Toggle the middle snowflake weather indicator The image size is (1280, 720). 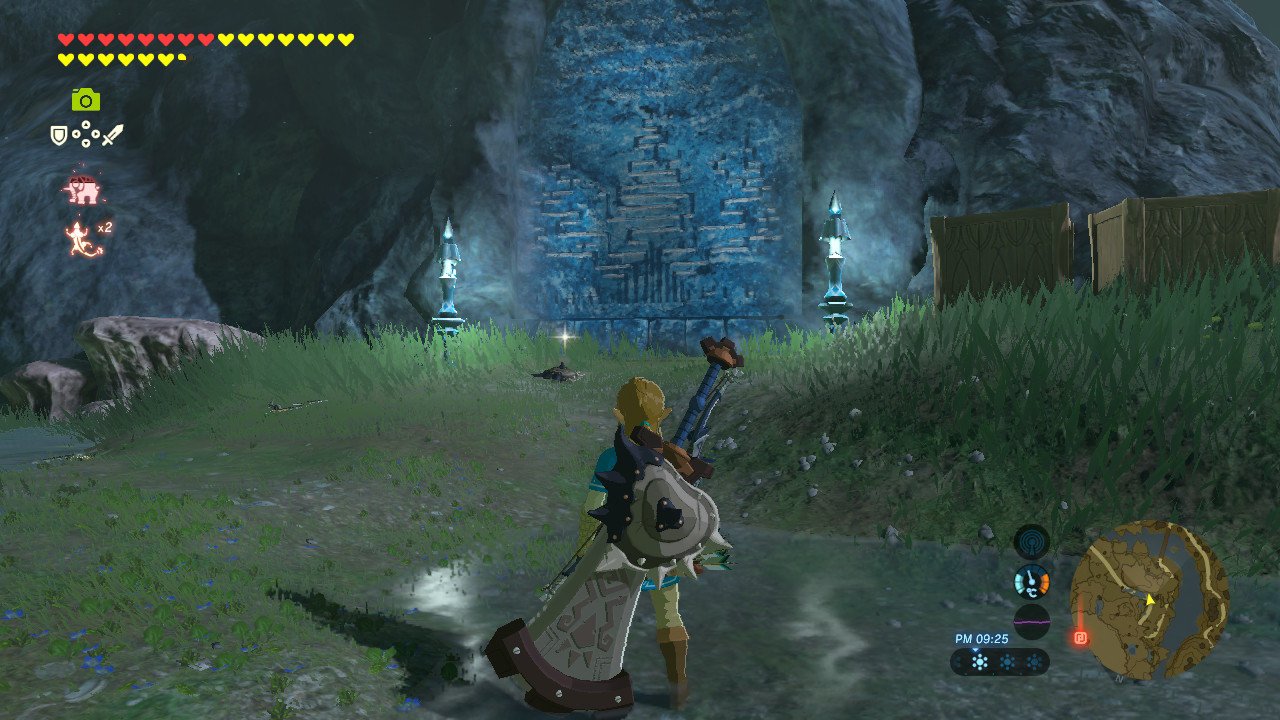coord(1008,661)
